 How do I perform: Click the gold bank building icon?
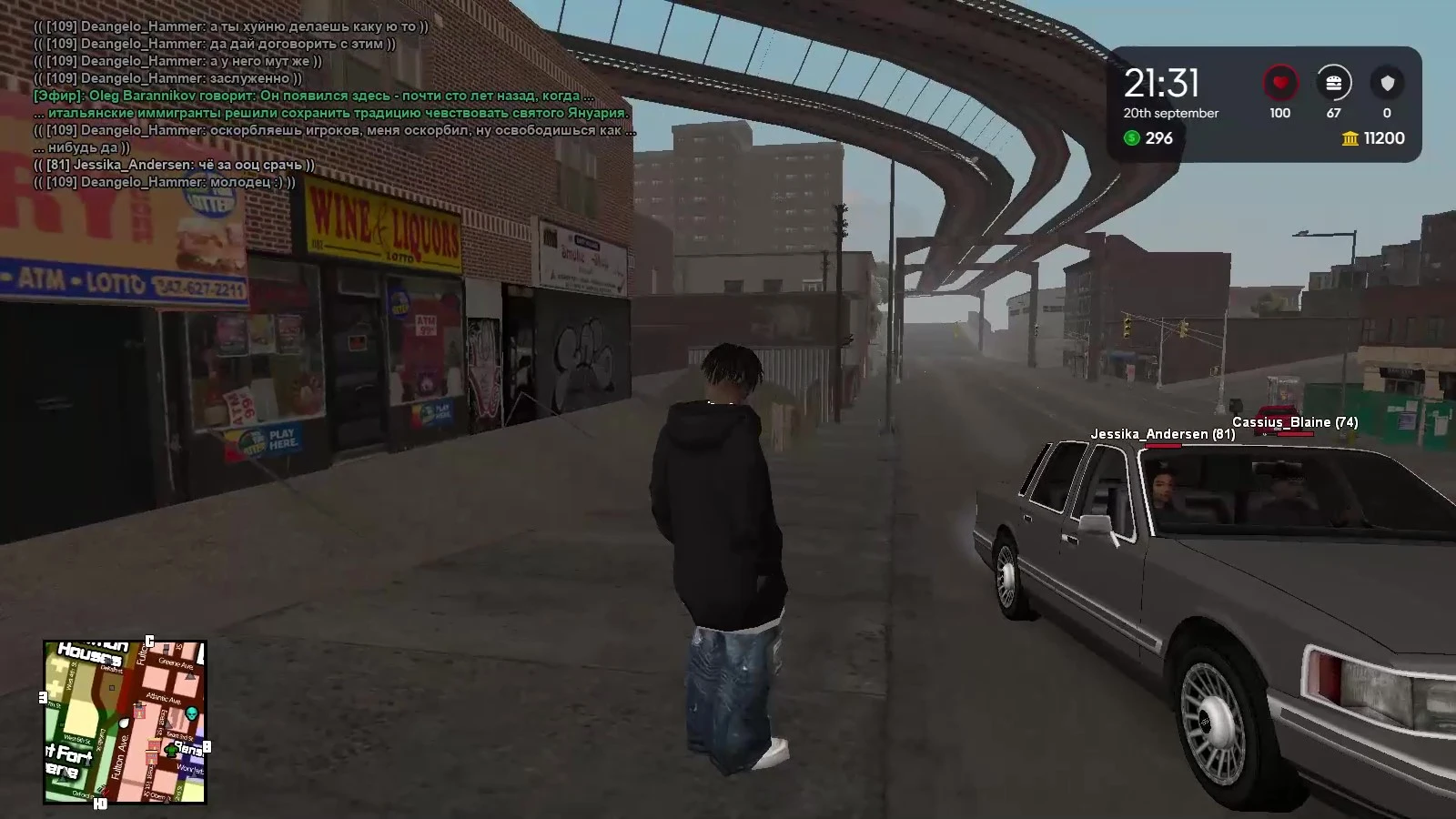1350,138
